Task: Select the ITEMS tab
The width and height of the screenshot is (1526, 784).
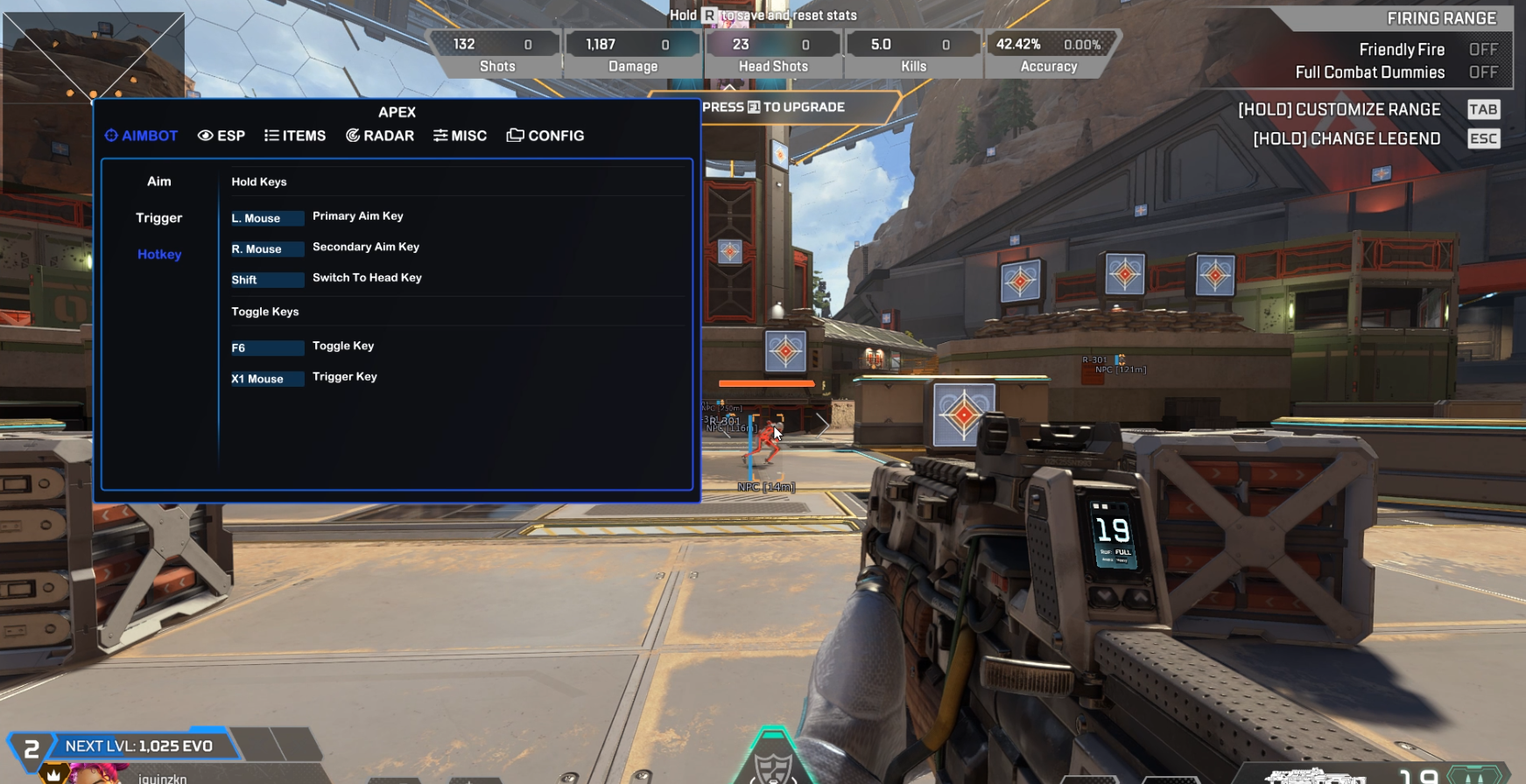Action: (x=295, y=136)
